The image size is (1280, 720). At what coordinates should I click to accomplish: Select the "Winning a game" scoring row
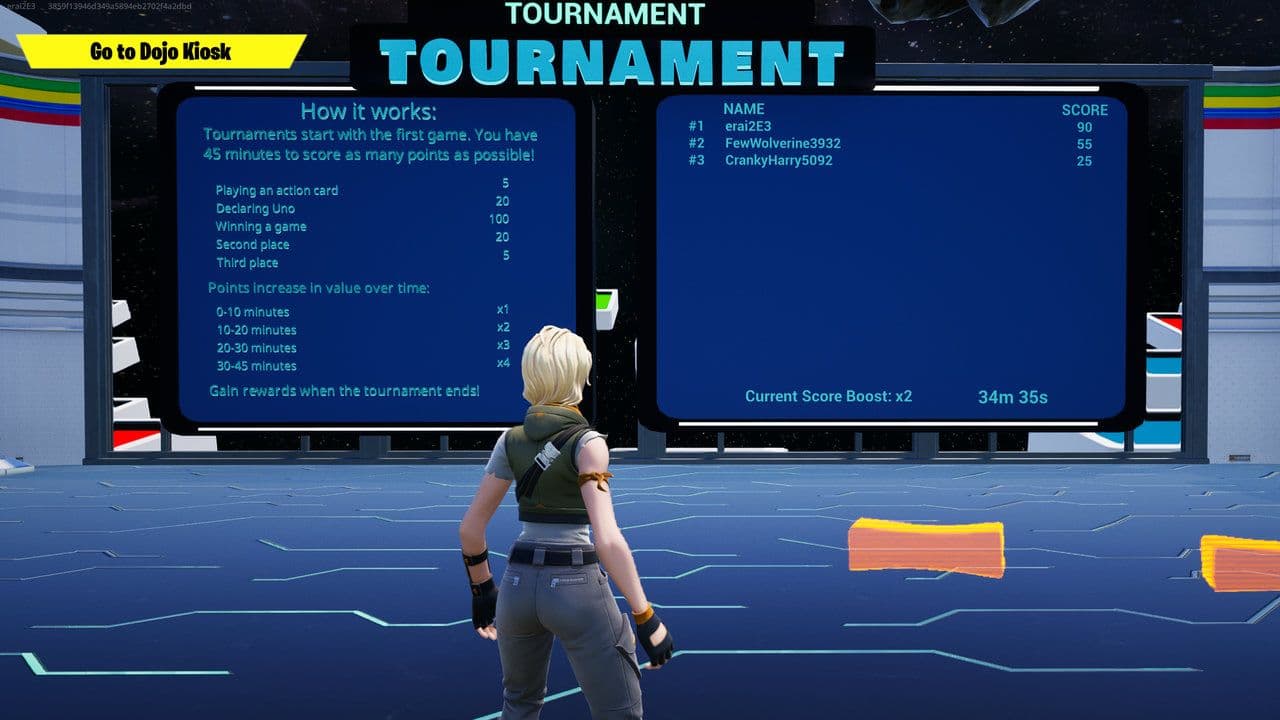pyautogui.click(x=263, y=226)
